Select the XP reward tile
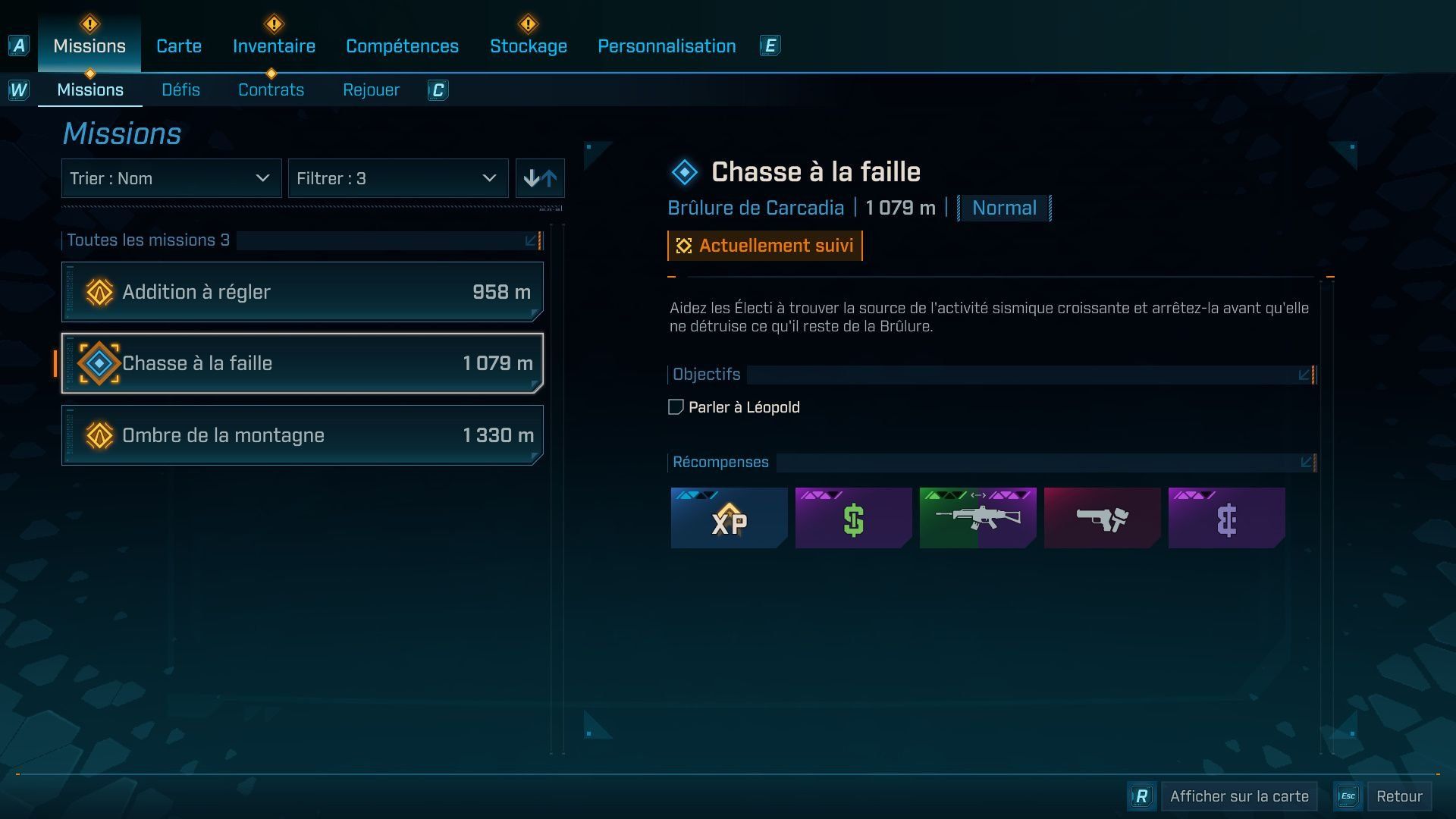Screen dimensions: 1456x819 [x=729, y=518]
